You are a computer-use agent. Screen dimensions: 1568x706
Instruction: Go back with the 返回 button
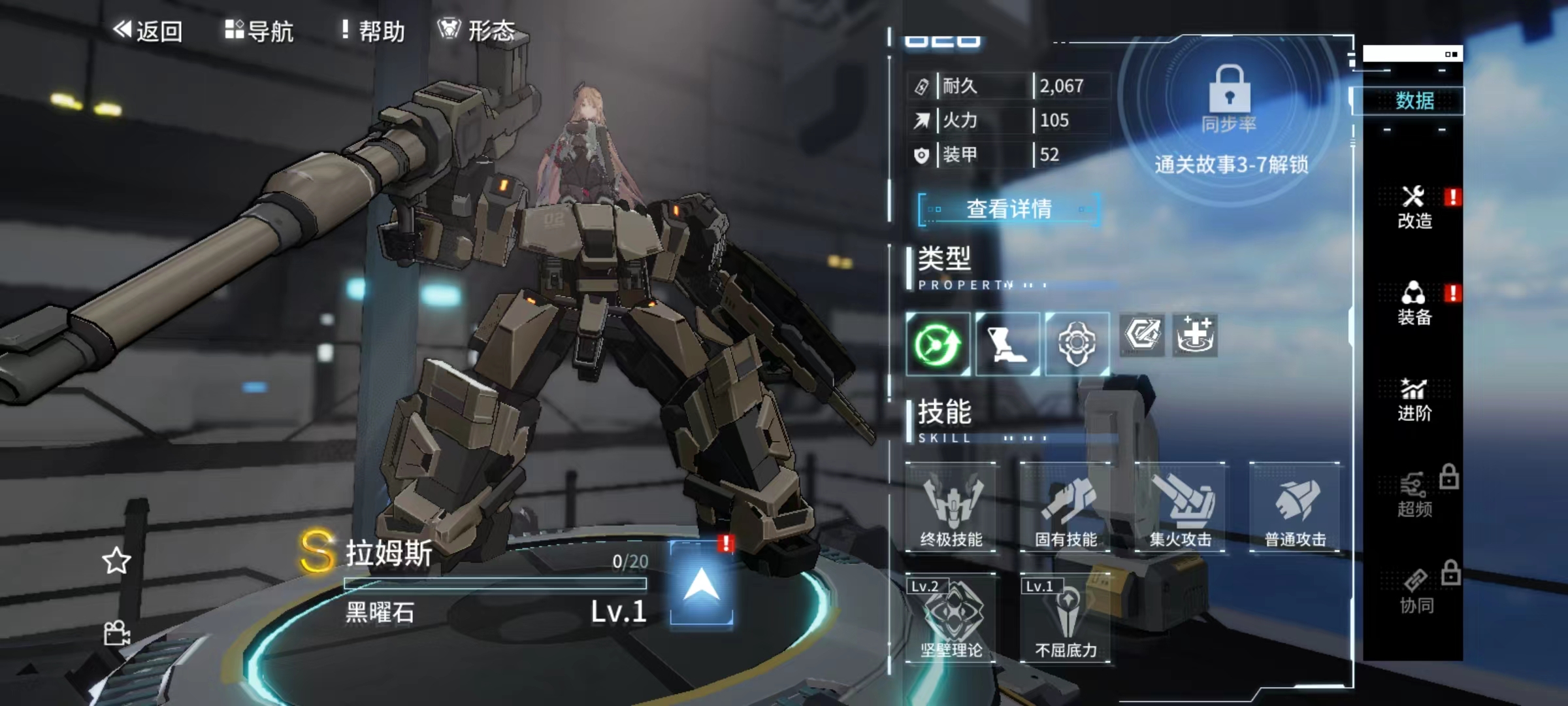[x=148, y=31]
